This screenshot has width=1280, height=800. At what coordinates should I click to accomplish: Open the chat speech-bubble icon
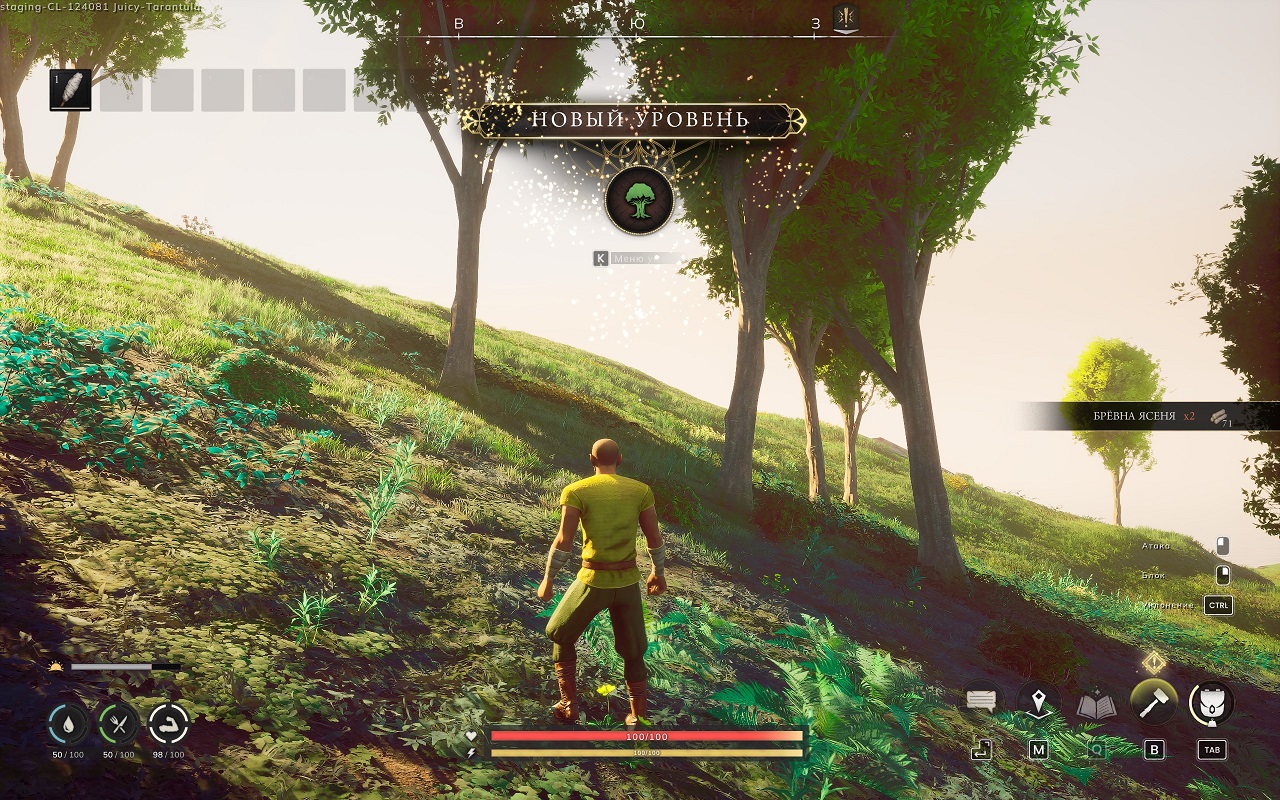click(982, 701)
